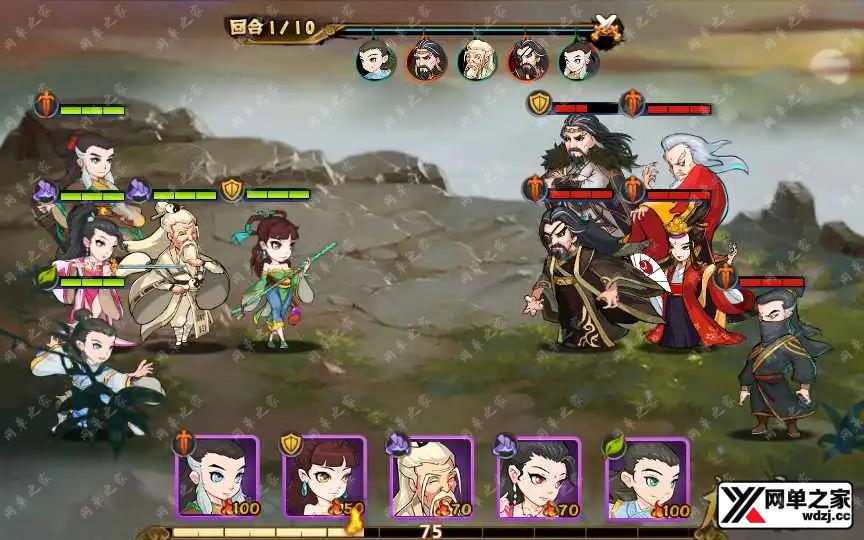864x540 pixels.
Task: Select the white-bearded elder in the turn order
Action: tap(477, 60)
